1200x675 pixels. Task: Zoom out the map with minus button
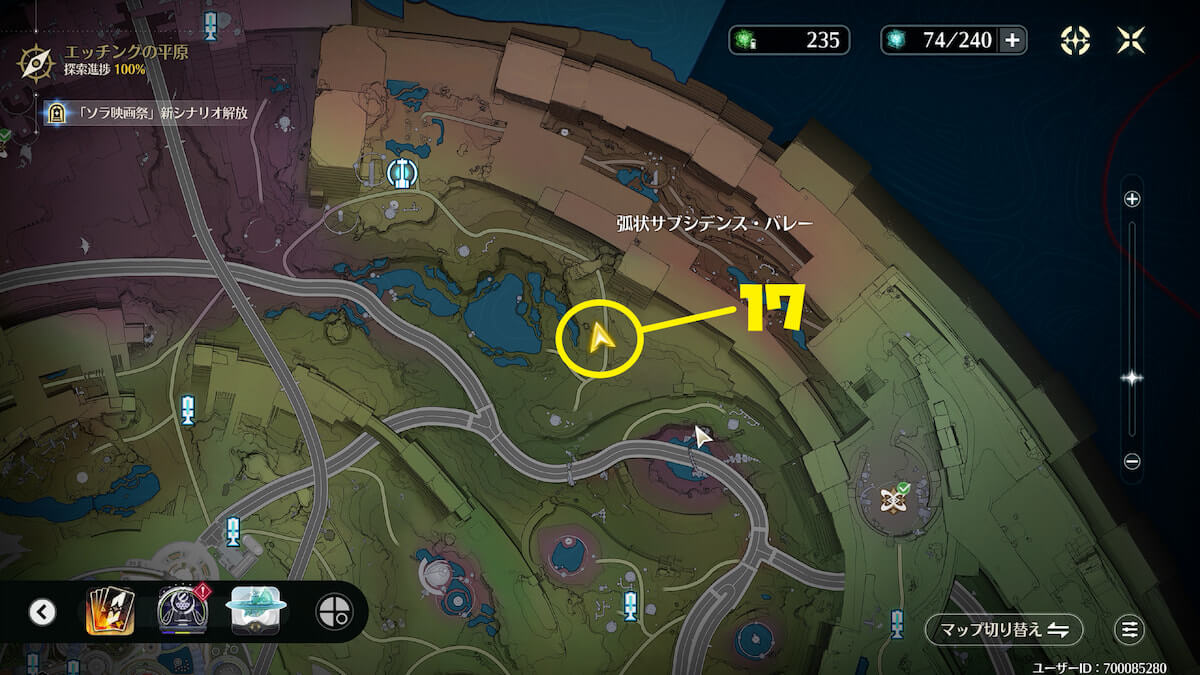tap(1132, 461)
